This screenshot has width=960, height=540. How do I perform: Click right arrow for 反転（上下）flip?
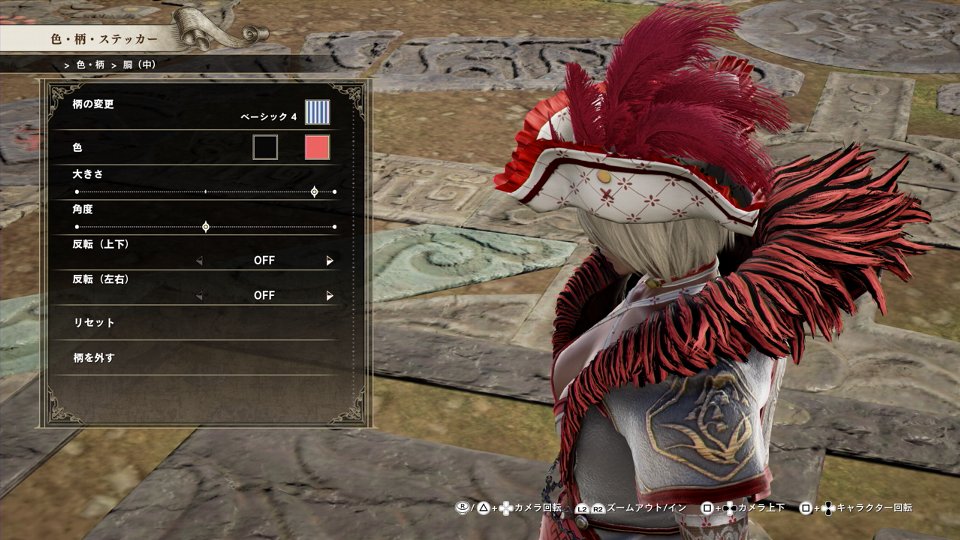(330, 260)
